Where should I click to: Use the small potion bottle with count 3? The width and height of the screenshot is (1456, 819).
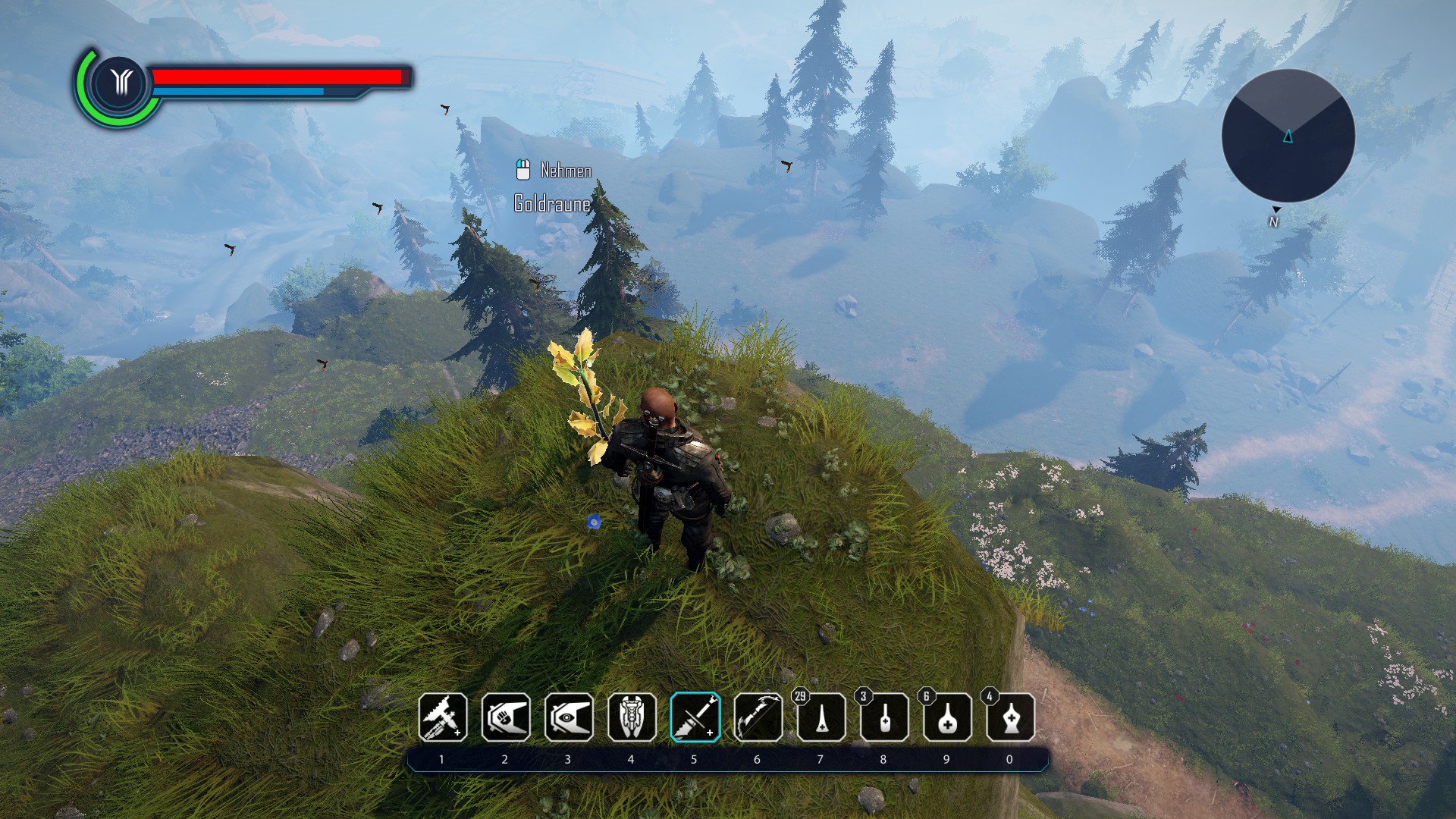click(884, 717)
